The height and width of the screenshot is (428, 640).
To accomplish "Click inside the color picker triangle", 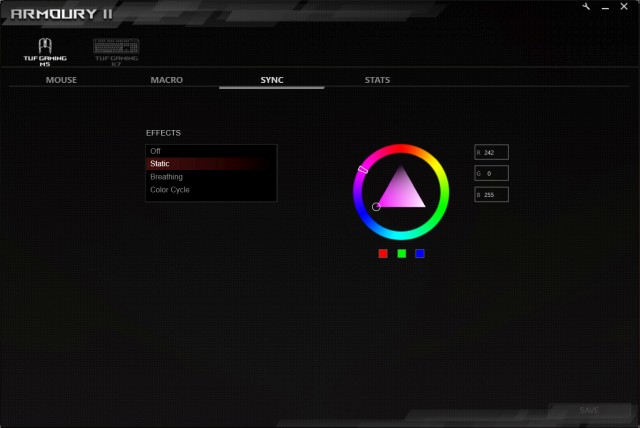I will click(x=400, y=190).
